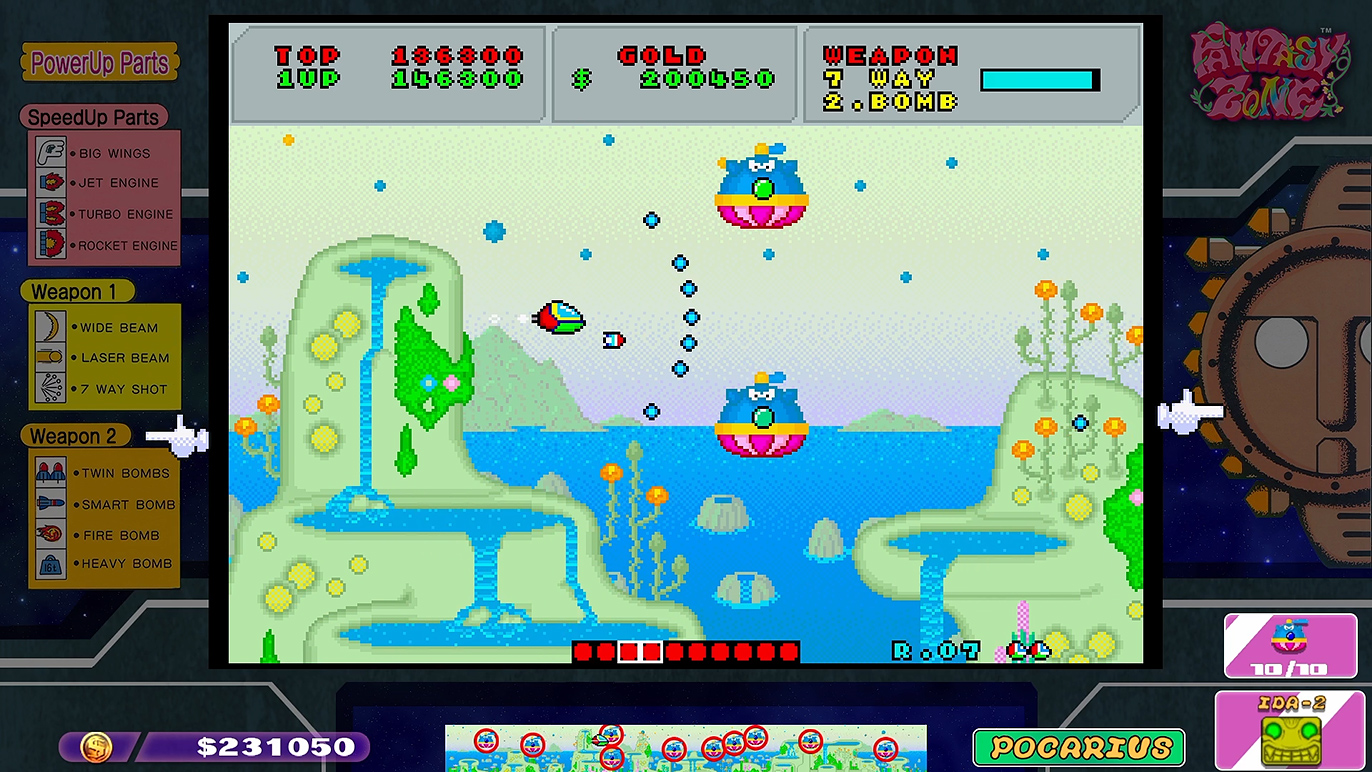1372x772 pixels.
Task: Open the IDA-2 boss panel
Action: pyautogui.click(x=1288, y=730)
